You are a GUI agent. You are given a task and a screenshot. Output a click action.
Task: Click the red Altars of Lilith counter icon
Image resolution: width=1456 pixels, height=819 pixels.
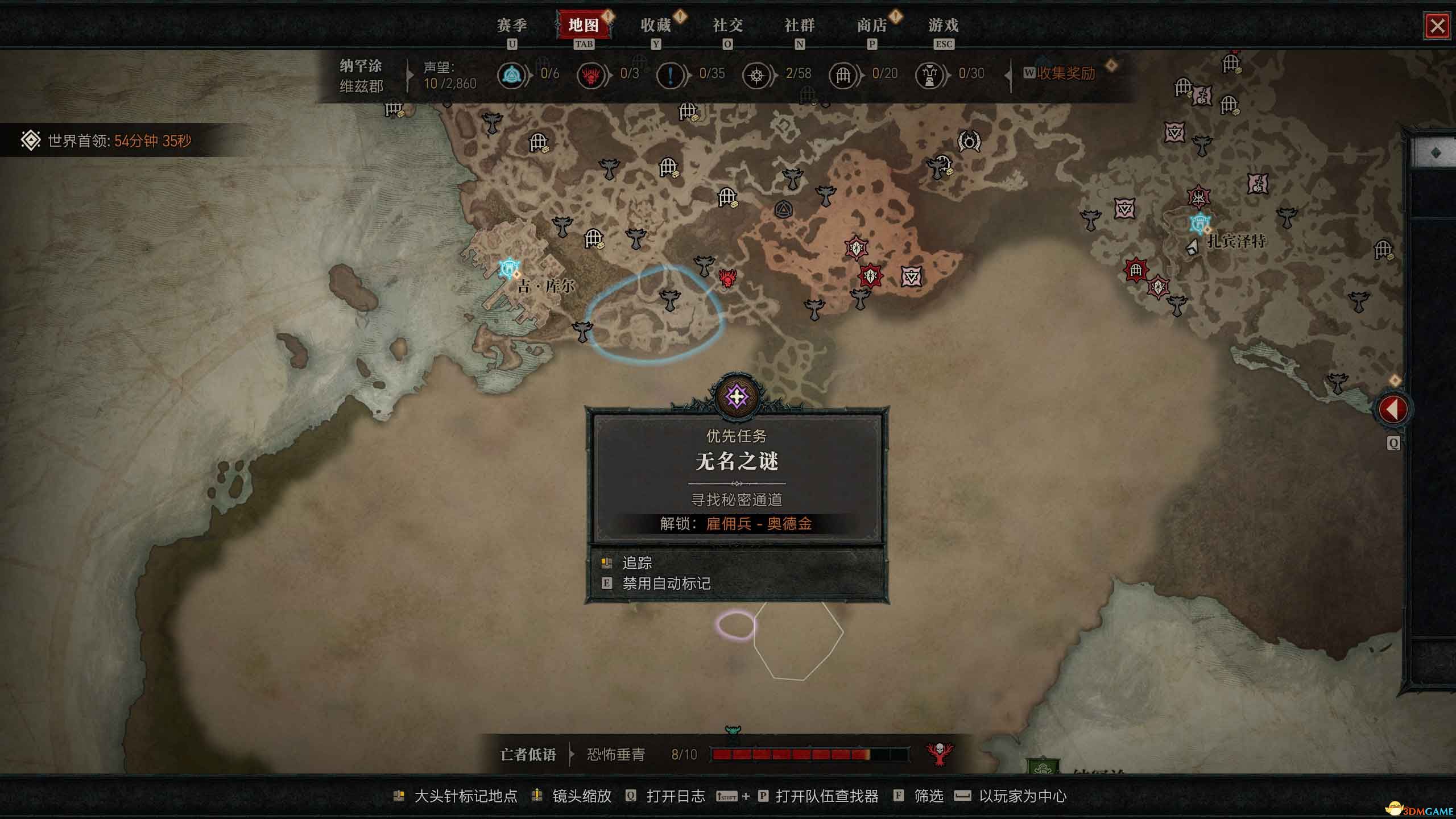click(x=591, y=75)
